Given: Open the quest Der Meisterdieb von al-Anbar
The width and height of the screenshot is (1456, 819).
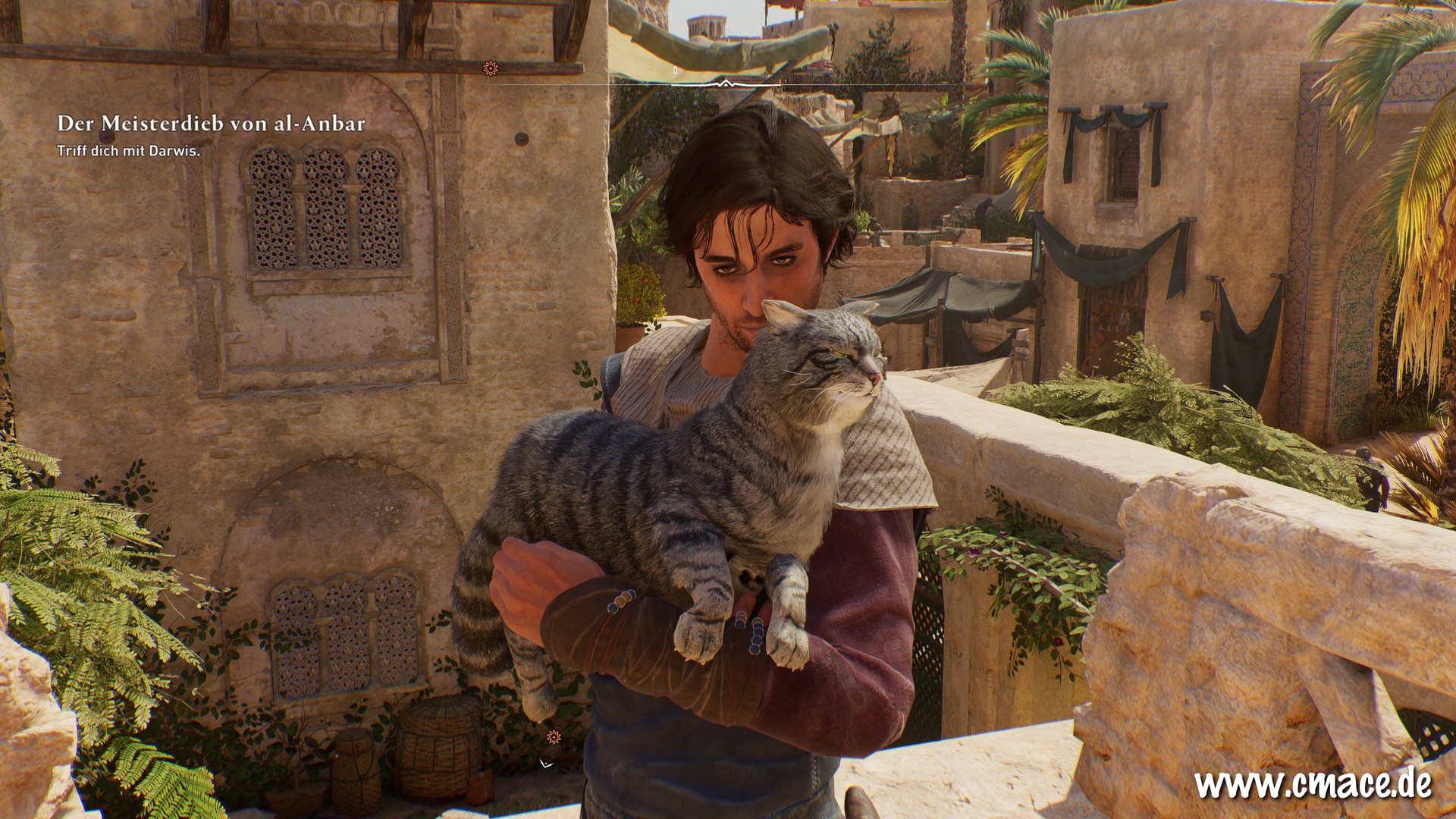Looking at the screenshot, I should (211, 124).
